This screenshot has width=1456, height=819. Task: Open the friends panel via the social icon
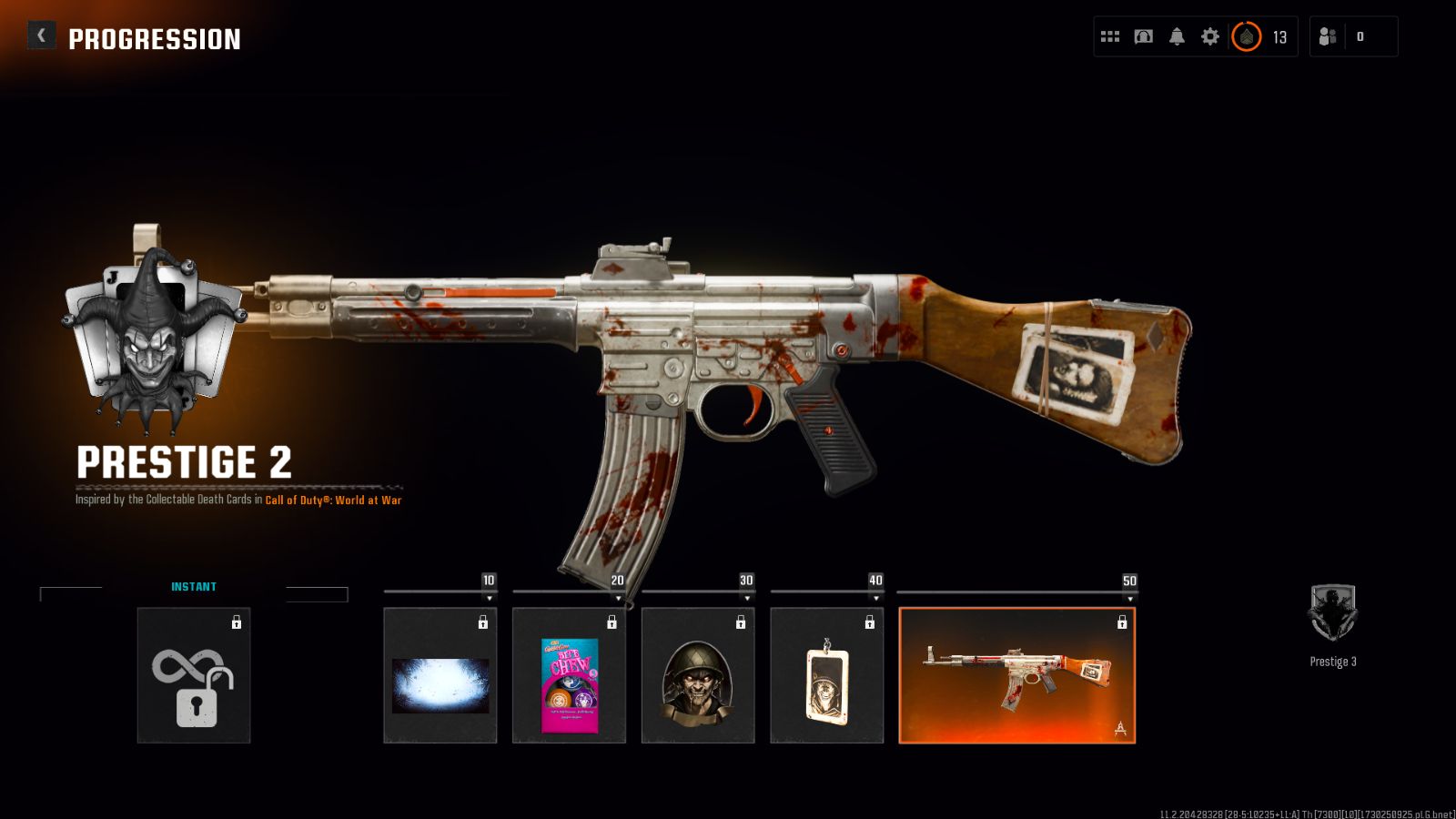point(1327,36)
